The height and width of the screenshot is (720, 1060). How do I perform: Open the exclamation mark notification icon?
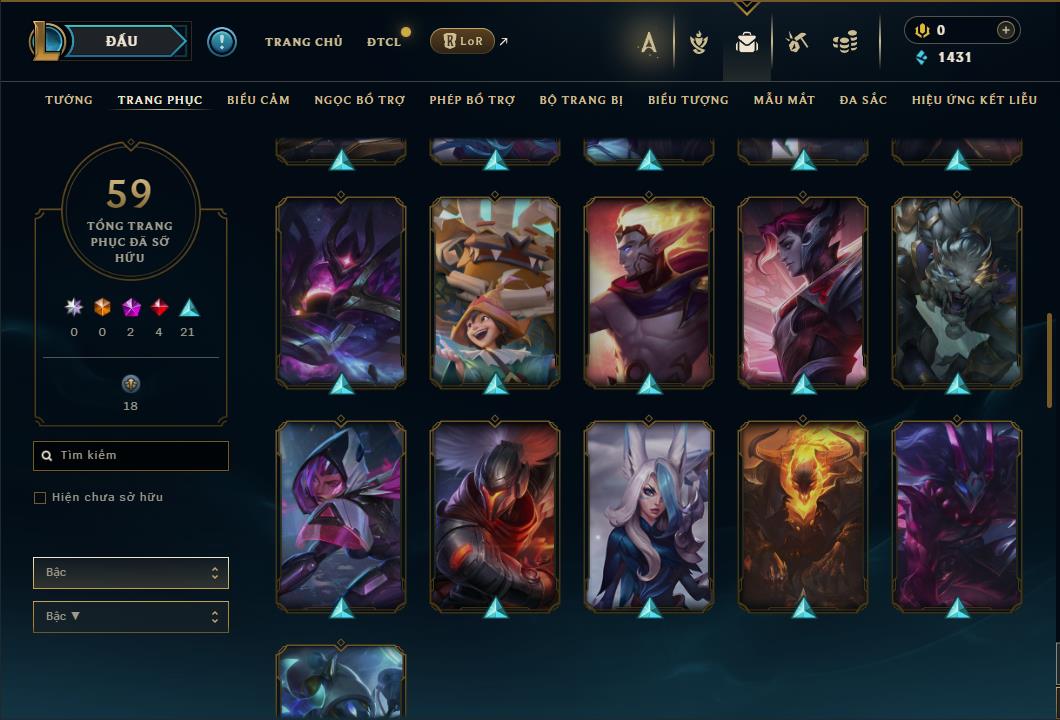(222, 42)
